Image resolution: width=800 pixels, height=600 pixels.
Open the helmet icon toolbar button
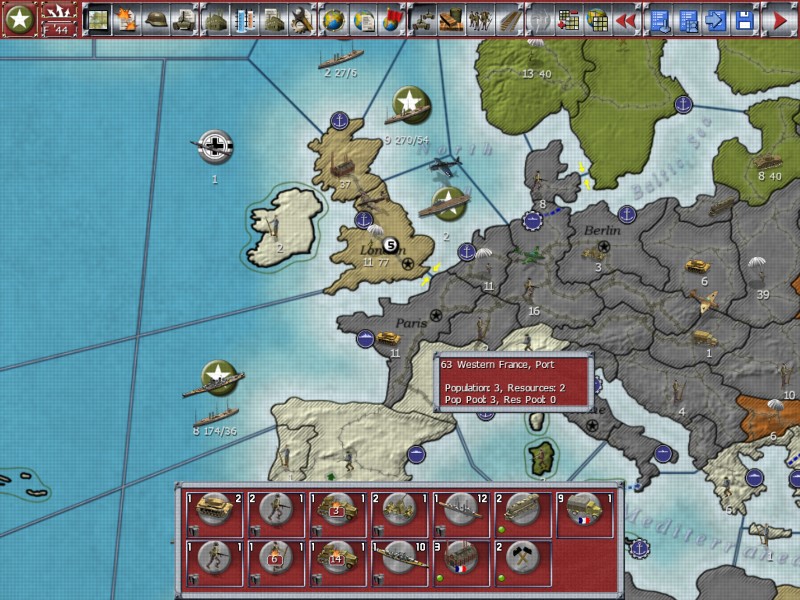coord(155,18)
